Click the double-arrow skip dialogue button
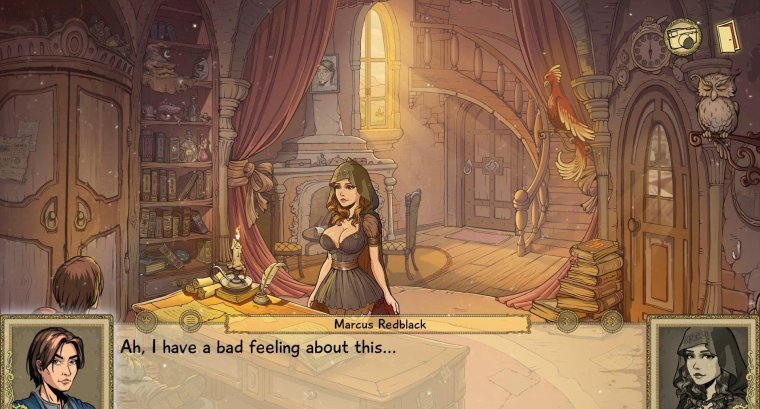The width and height of the screenshot is (760, 409). point(611,322)
